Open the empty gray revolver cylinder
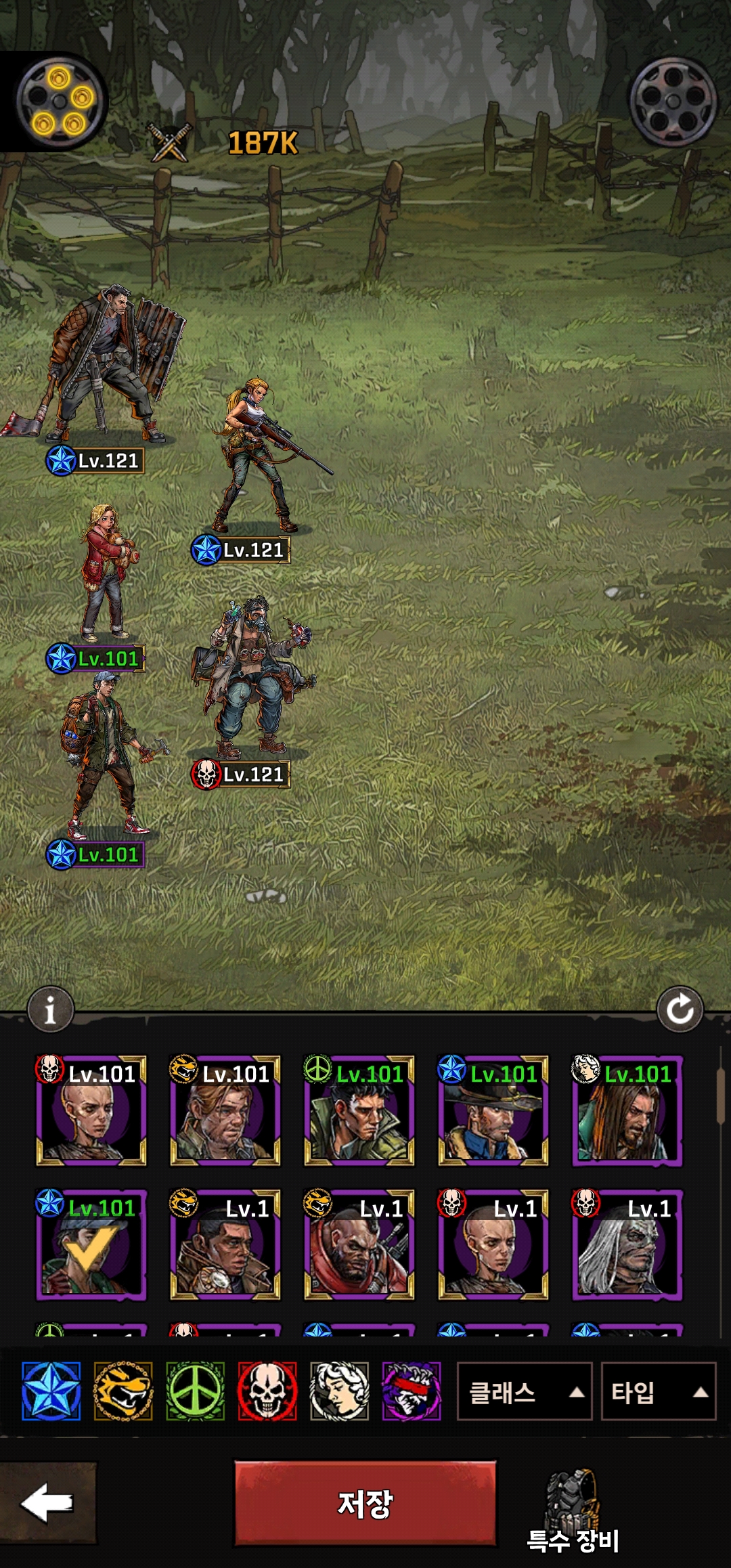This screenshot has width=731, height=1568. [673, 102]
